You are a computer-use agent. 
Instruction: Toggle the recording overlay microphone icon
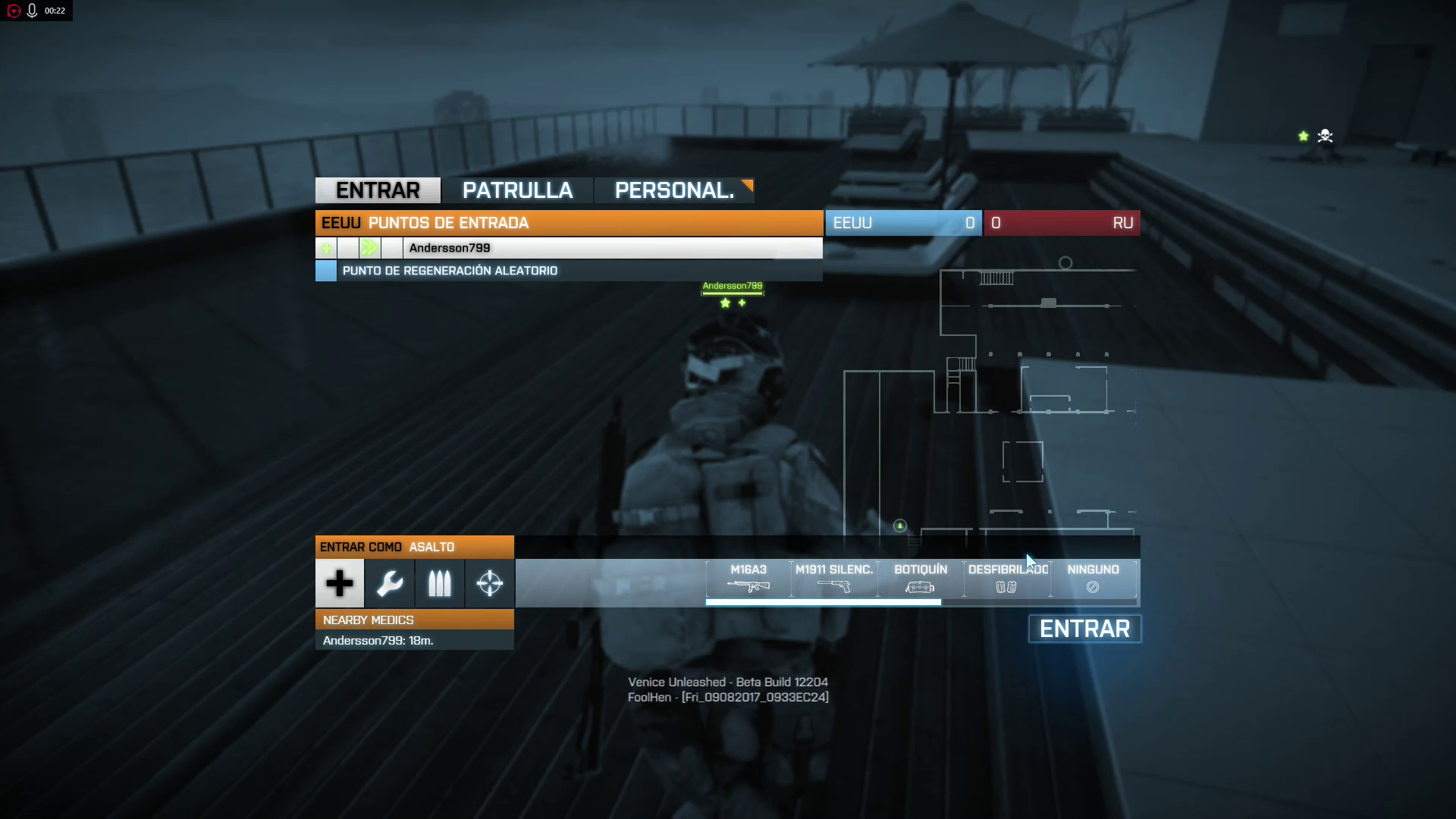pyautogui.click(x=33, y=11)
